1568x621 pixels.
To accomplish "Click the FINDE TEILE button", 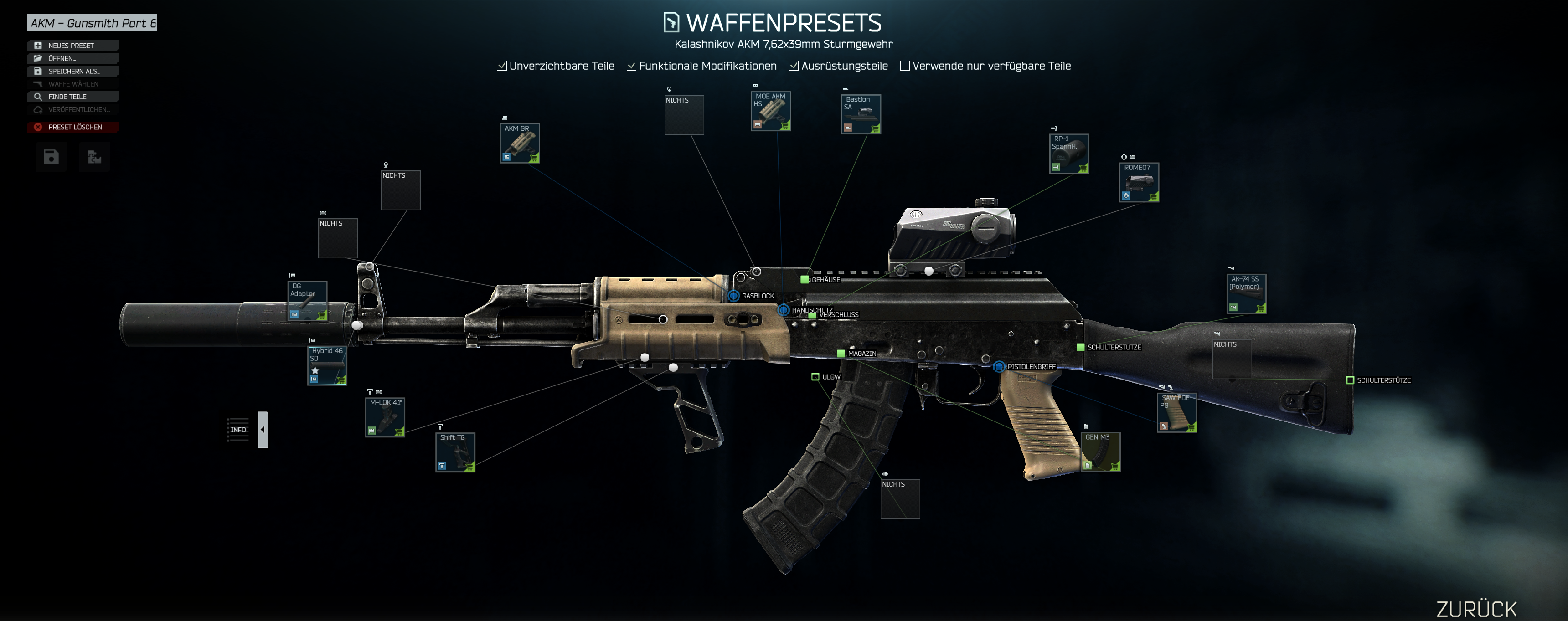I will [x=72, y=97].
